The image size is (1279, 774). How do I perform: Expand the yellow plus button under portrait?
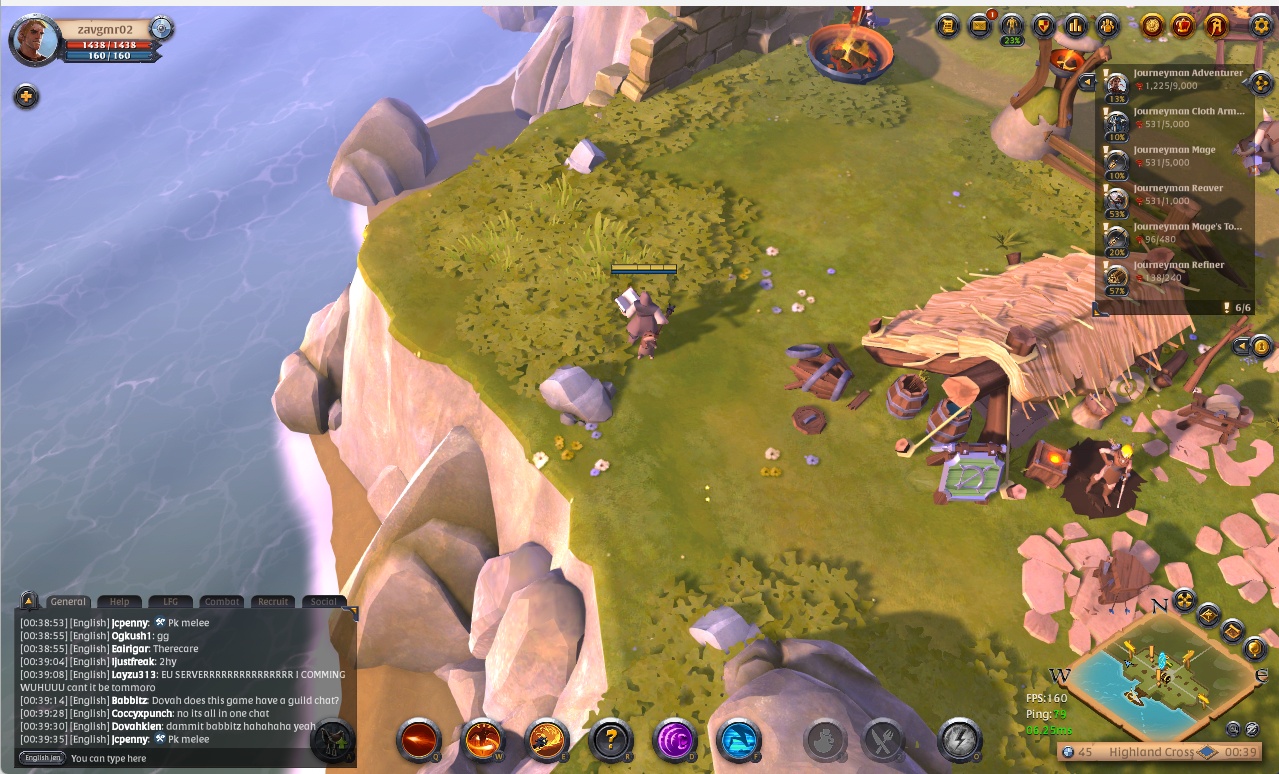tap(26, 97)
